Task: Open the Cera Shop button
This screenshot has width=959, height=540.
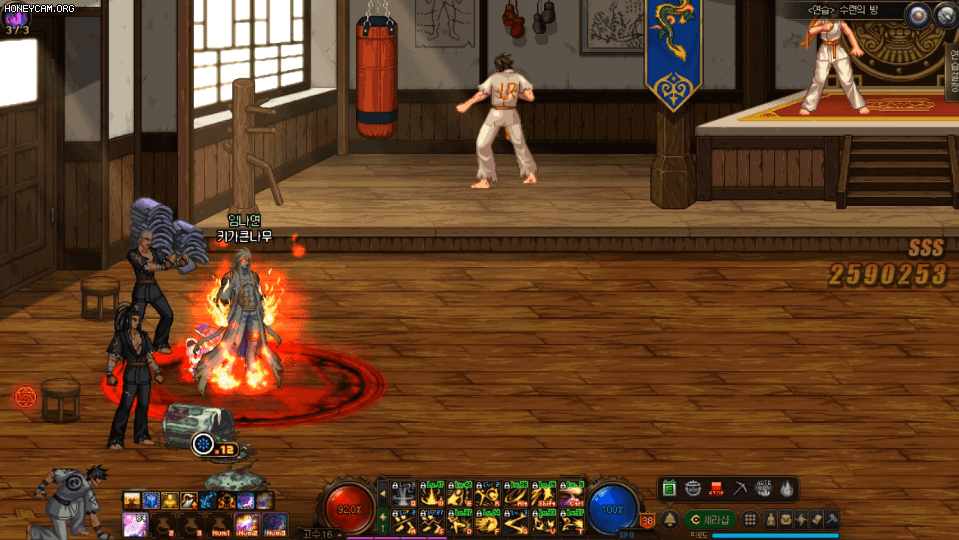Action: pyautogui.click(x=711, y=520)
